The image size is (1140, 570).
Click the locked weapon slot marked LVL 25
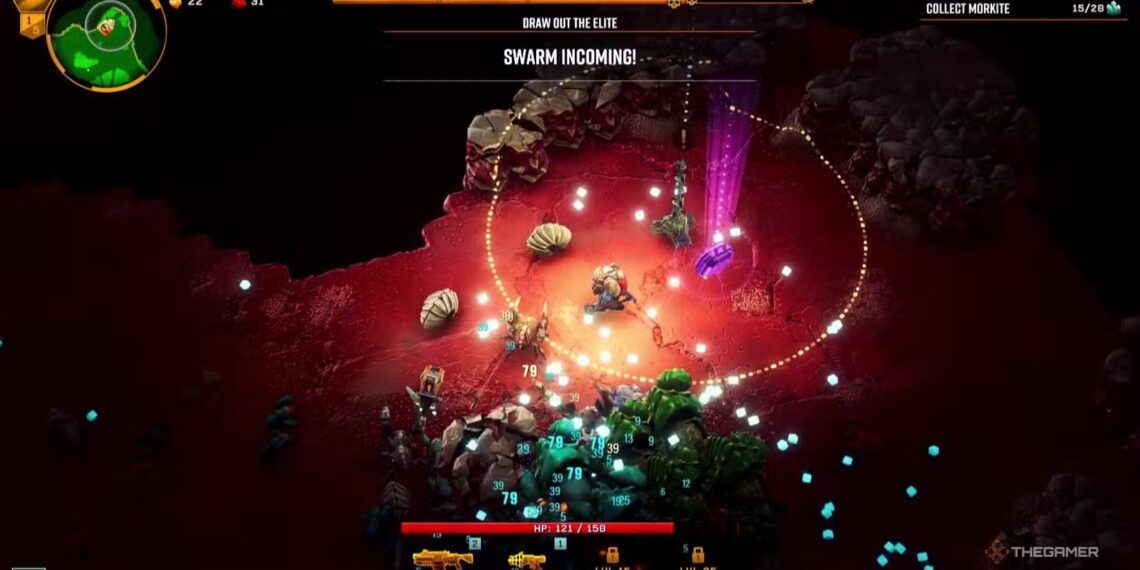(x=697, y=556)
